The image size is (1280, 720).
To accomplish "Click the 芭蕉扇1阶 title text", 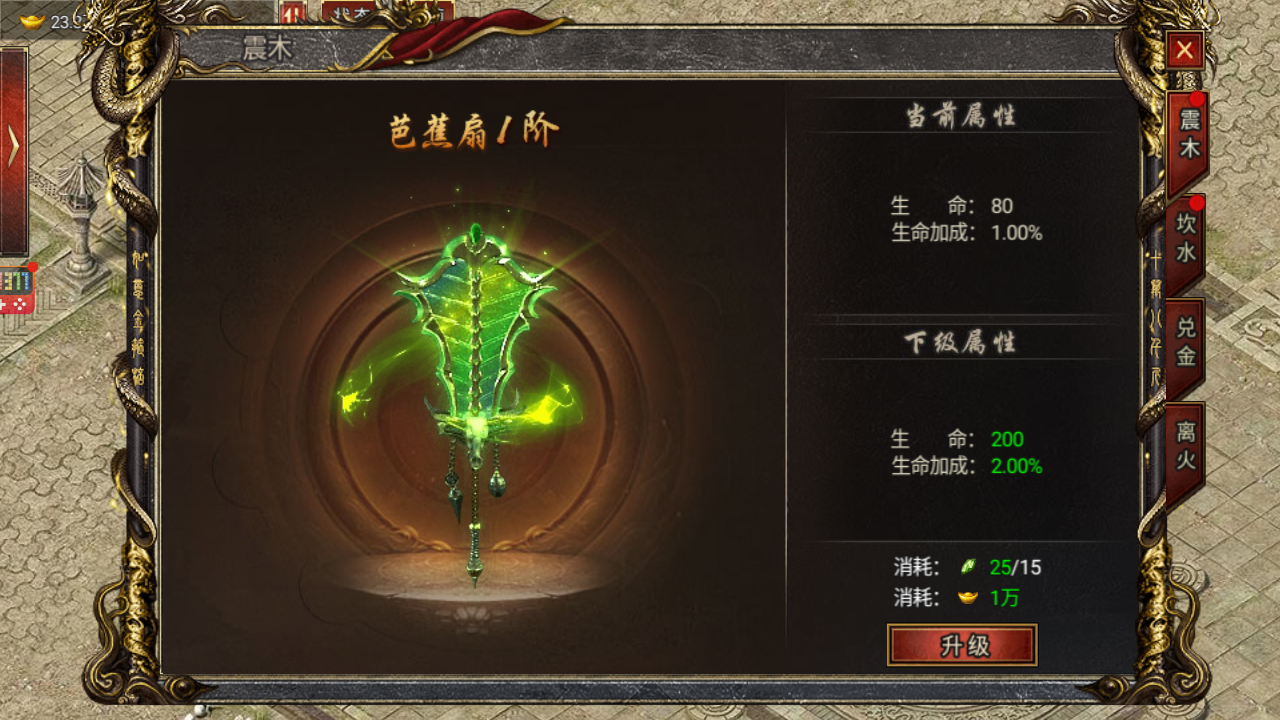I will [475, 127].
